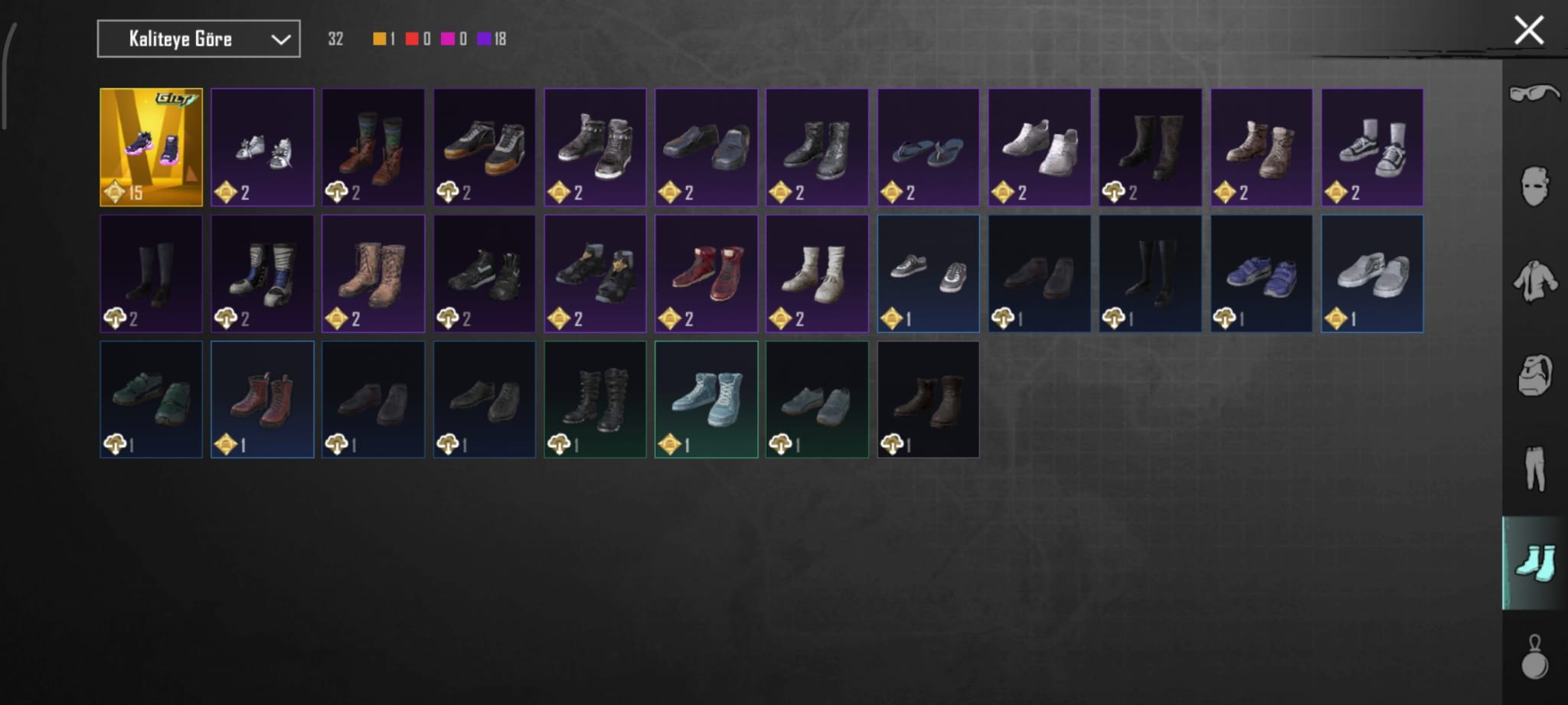Select the green velcro strap shoes
This screenshot has width=1568, height=705.
(x=151, y=400)
